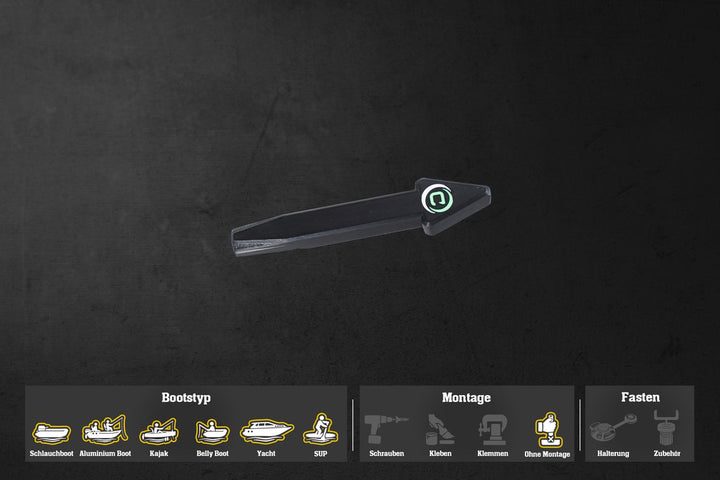Choose the Halterung fastening icon
This screenshot has width=720, height=480.
(612, 430)
